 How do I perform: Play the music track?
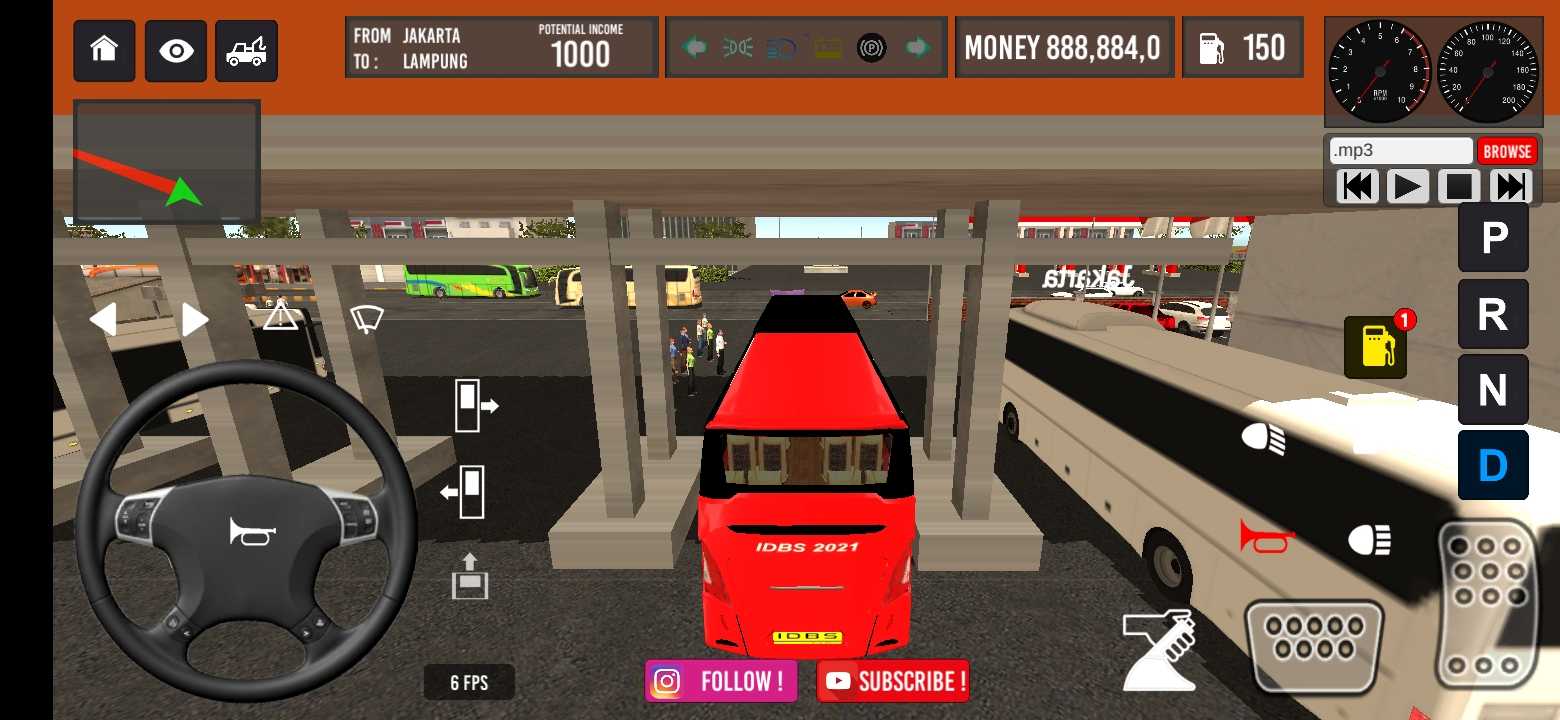pyautogui.click(x=1407, y=186)
